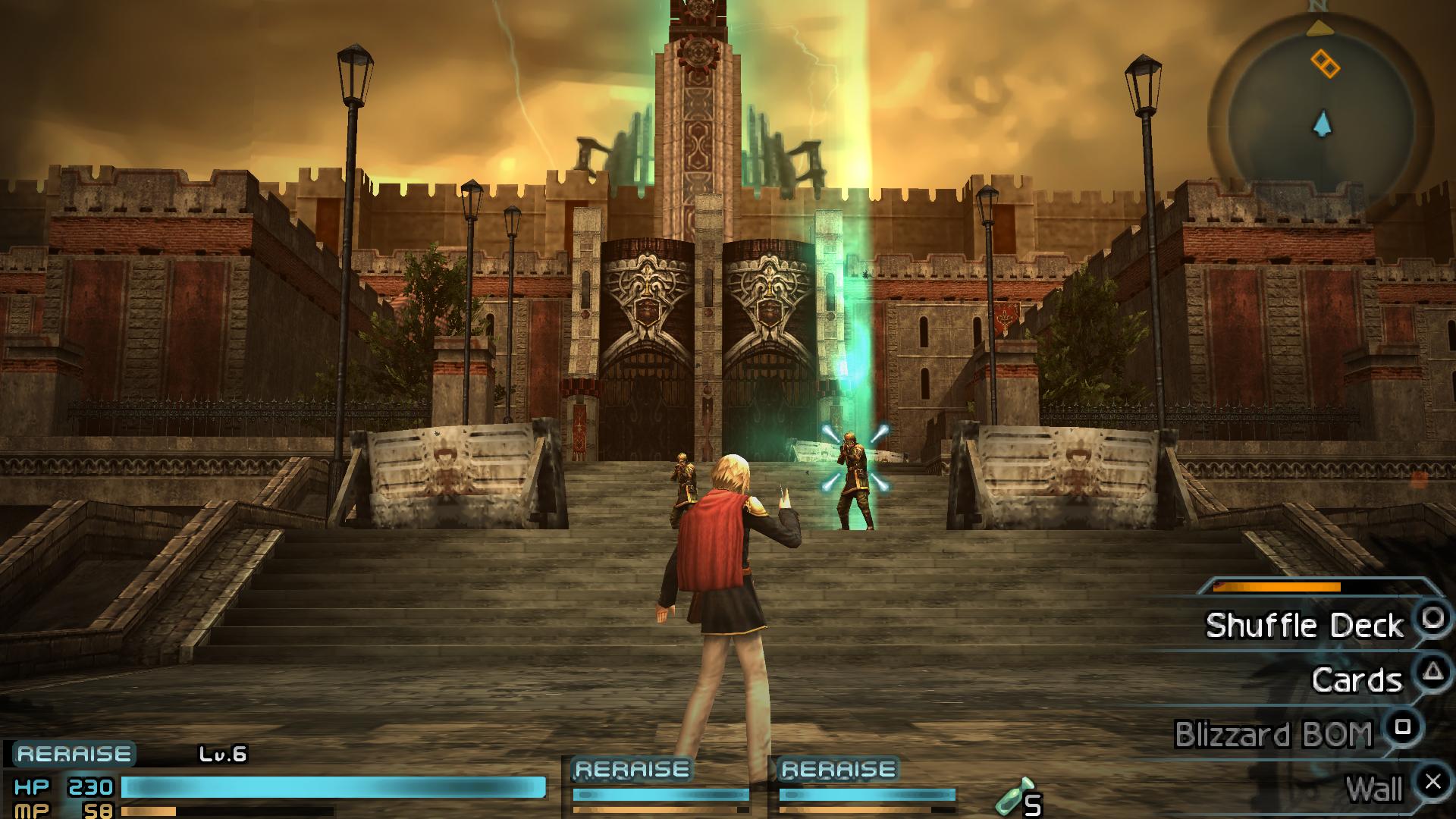Select the potion item icon

click(1015, 795)
